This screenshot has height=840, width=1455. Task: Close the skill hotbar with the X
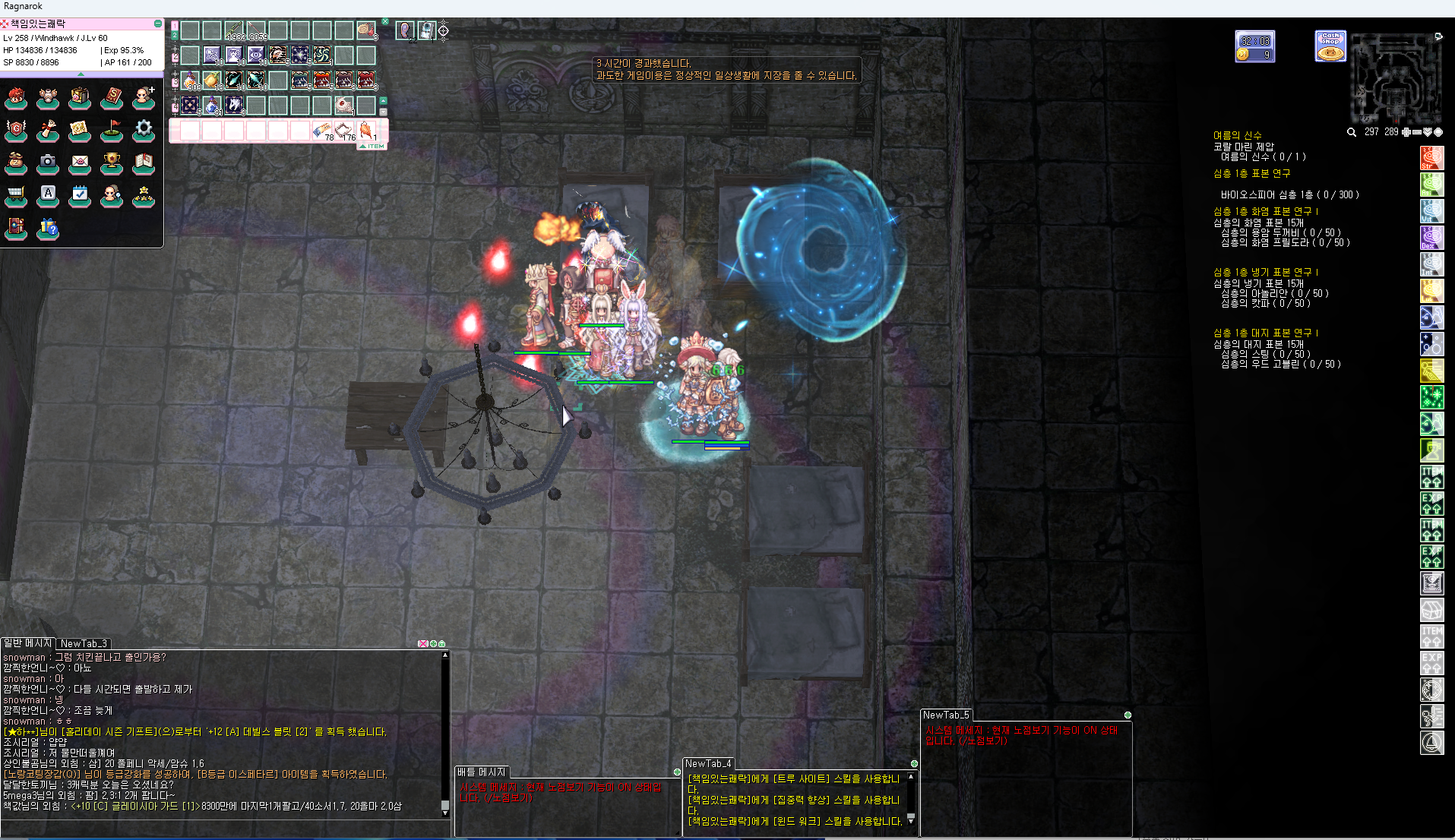point(385,21)
